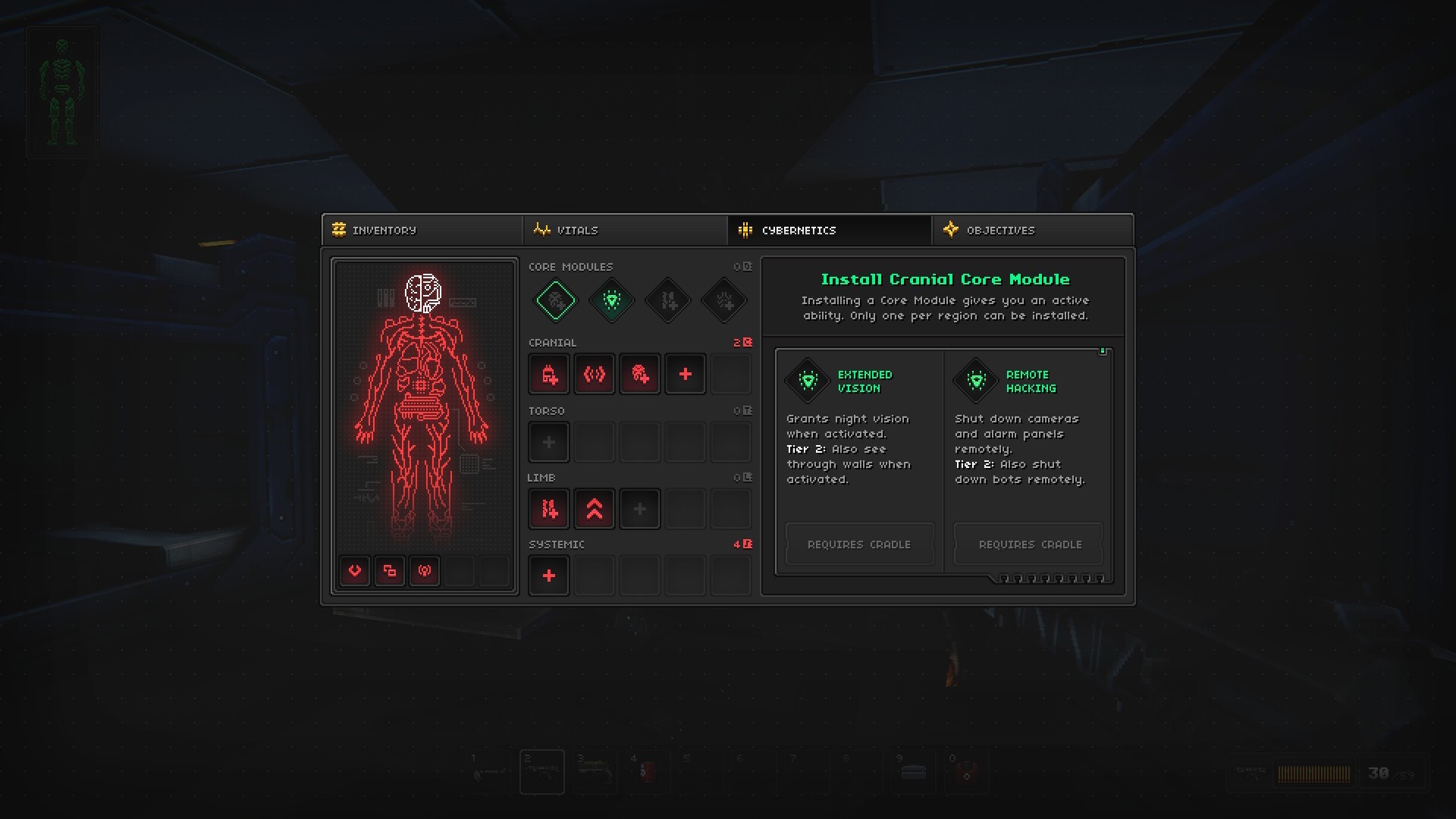Image resolution: width=1456 pixels, height=819 pixels.
Task: Select the overlapping squares icon under body
Action: (390, 571)
